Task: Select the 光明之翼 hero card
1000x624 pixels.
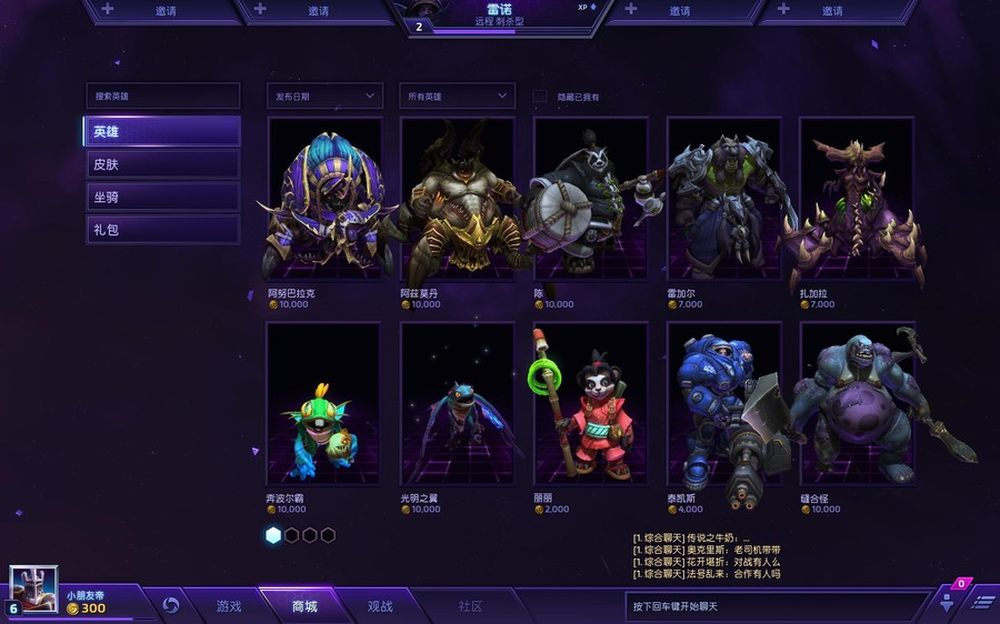Action: (457, 403)
